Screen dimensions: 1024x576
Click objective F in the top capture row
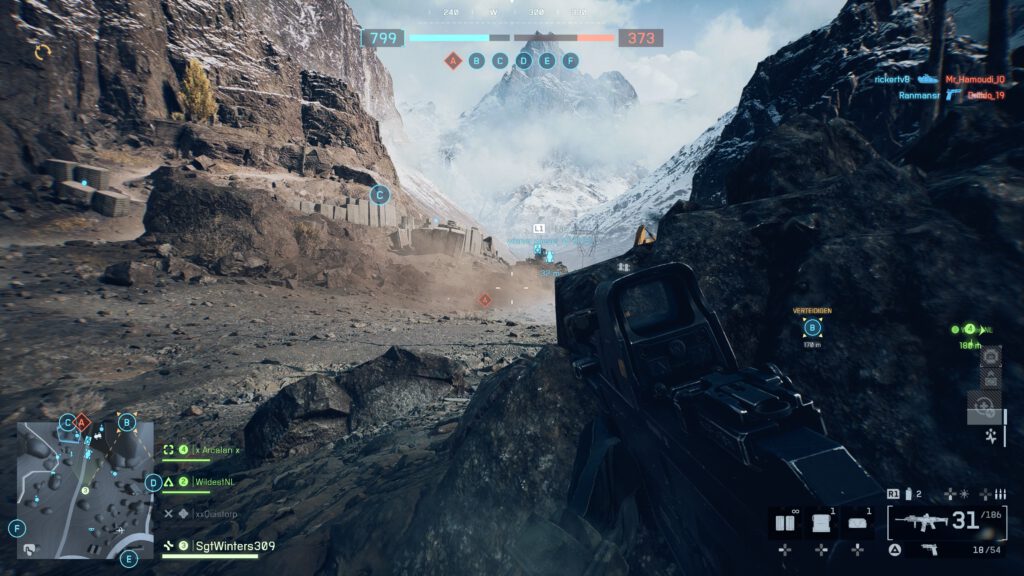tap(571, 61)
